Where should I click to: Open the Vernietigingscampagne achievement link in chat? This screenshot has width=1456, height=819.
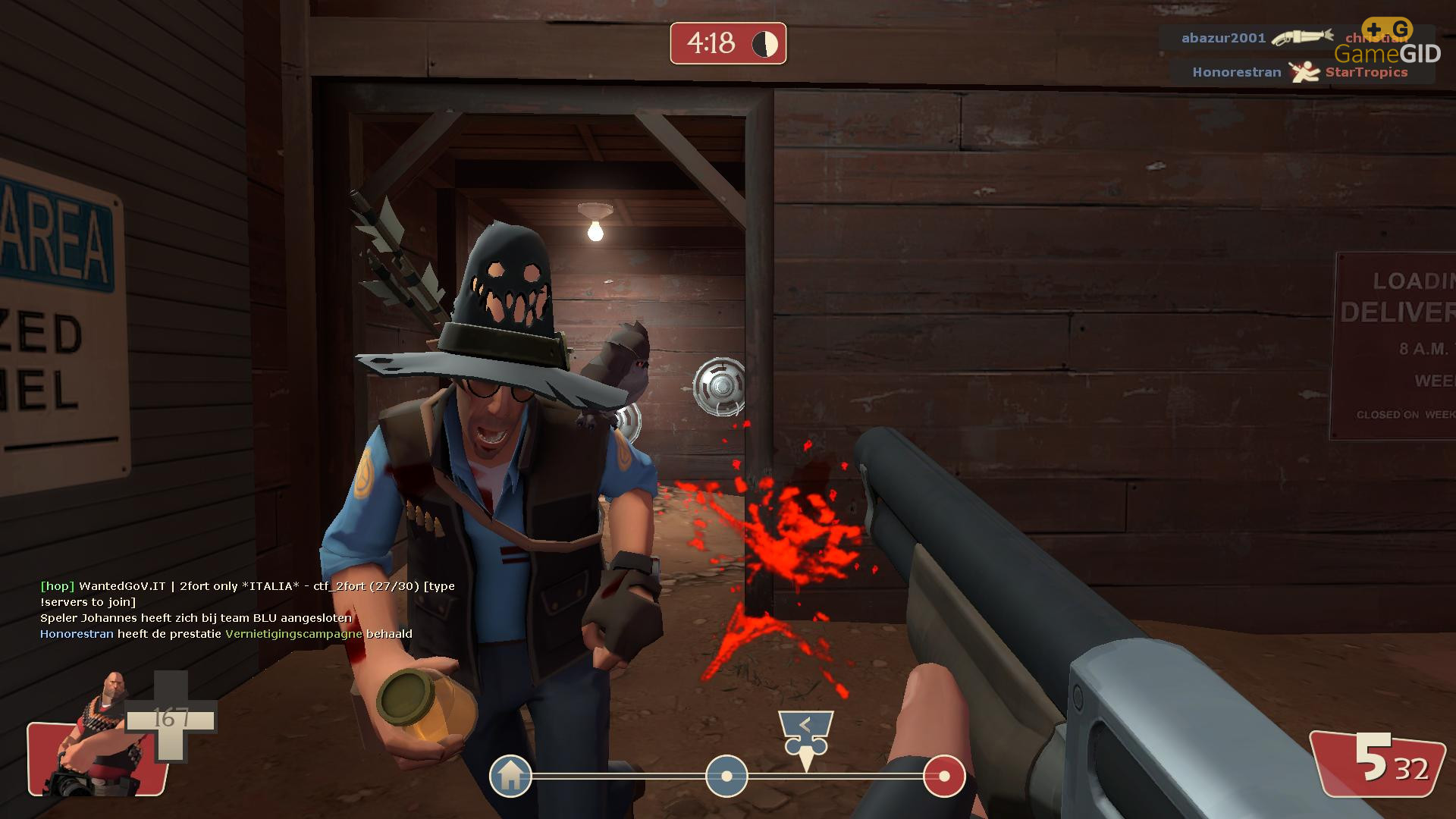pyautogui.click(x=293, y=634)
